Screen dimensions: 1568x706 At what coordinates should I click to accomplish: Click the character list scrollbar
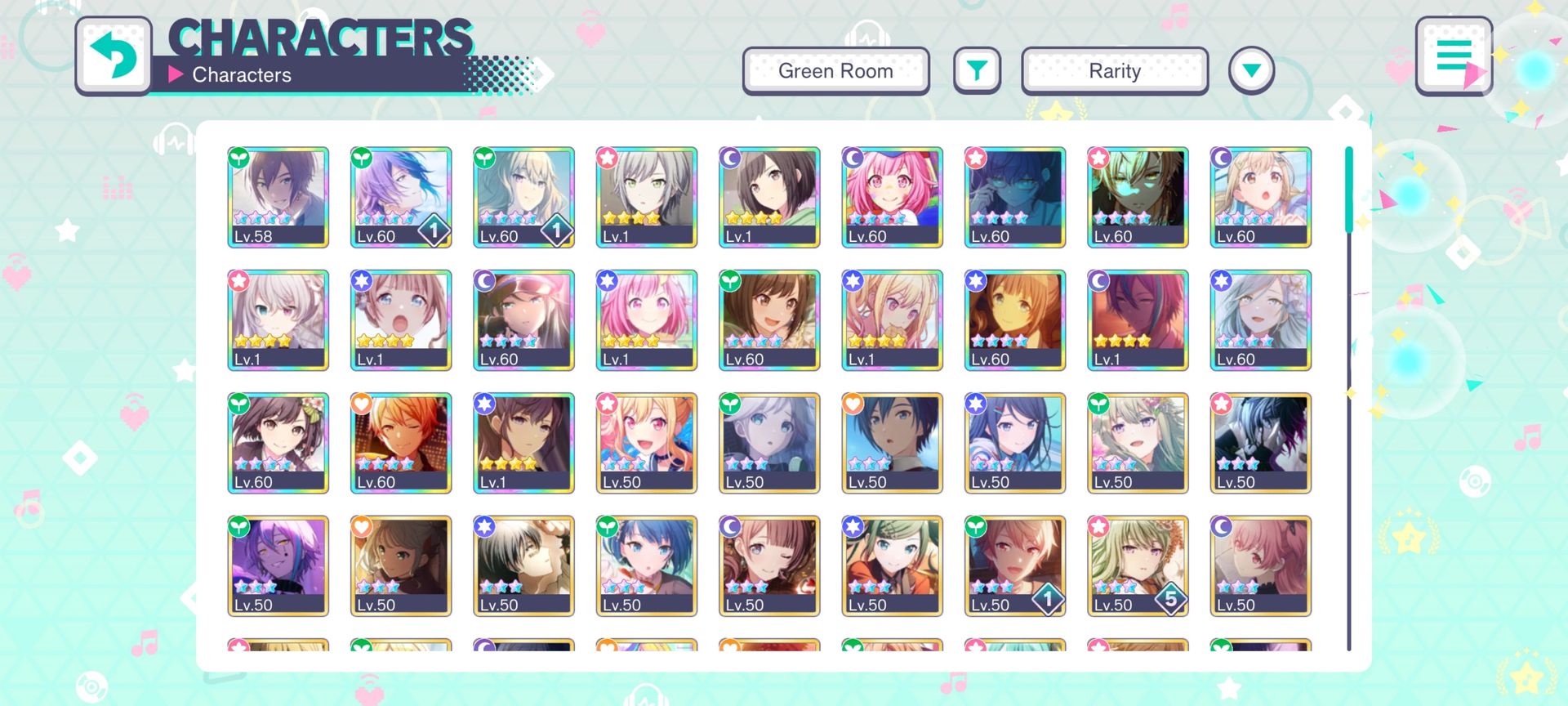pyautogui.click(x=1348, y=399)
